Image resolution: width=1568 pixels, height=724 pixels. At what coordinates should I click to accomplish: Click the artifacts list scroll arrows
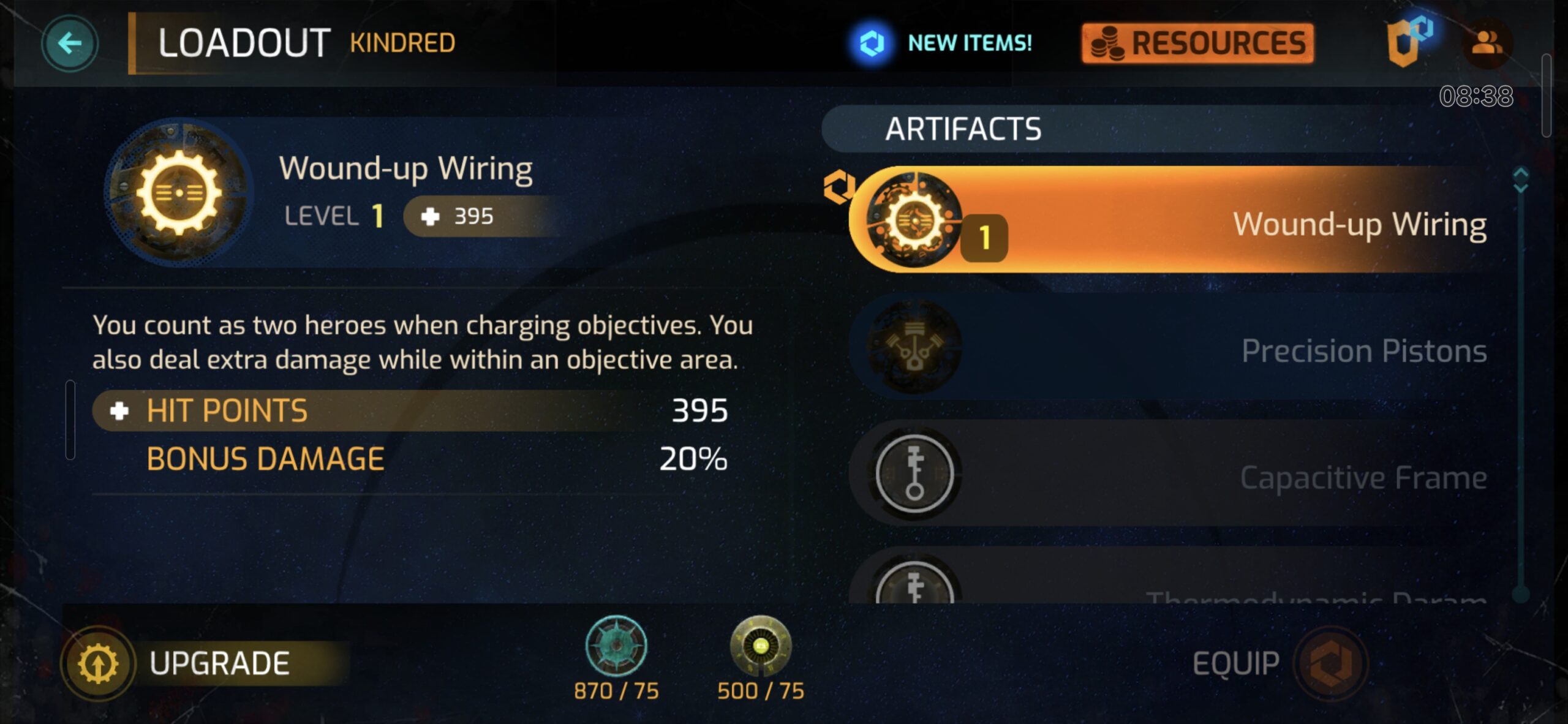[x=1520, y=180]
